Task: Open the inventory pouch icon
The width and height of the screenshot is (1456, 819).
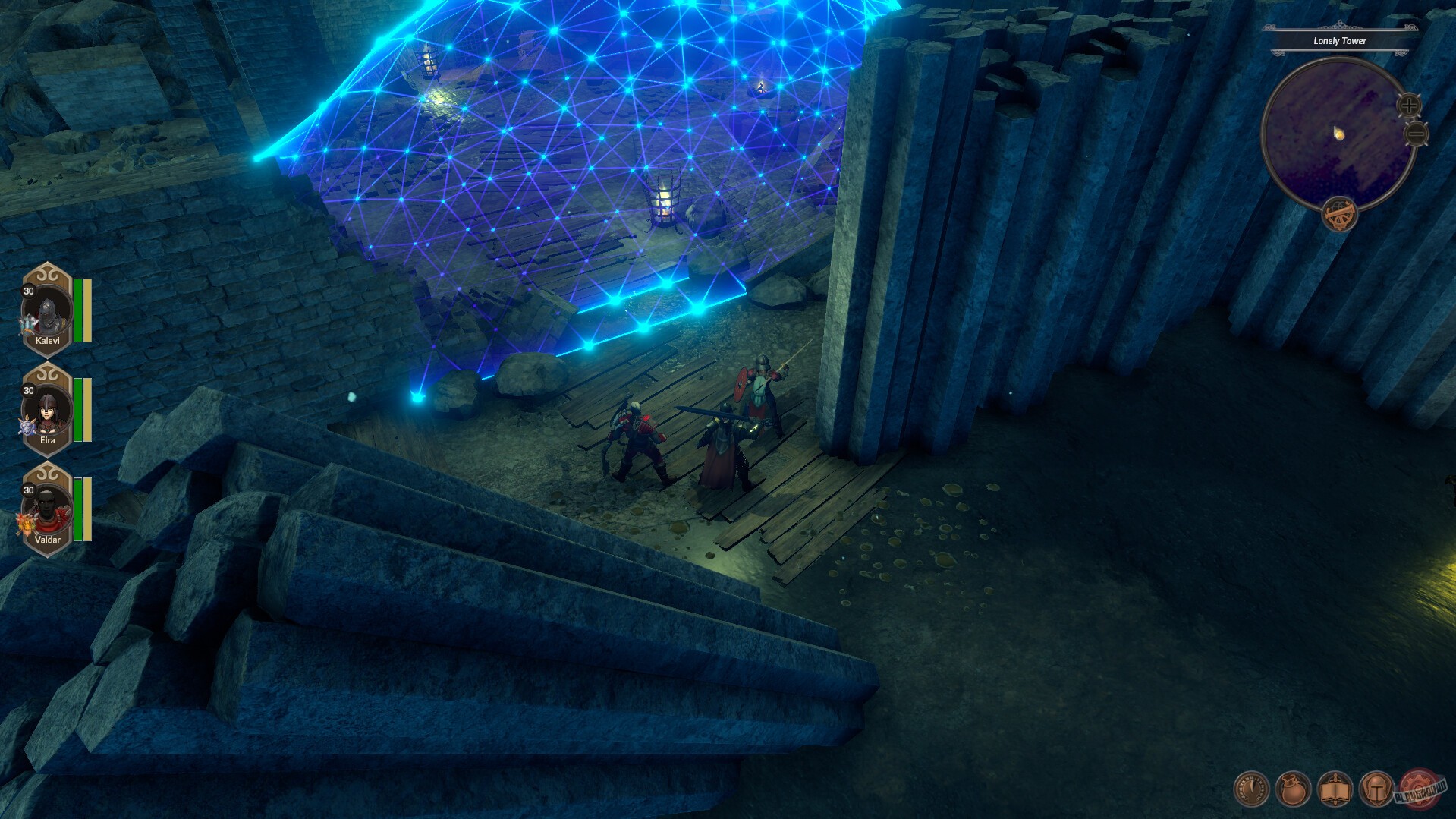Action: tap(1292, 788)
